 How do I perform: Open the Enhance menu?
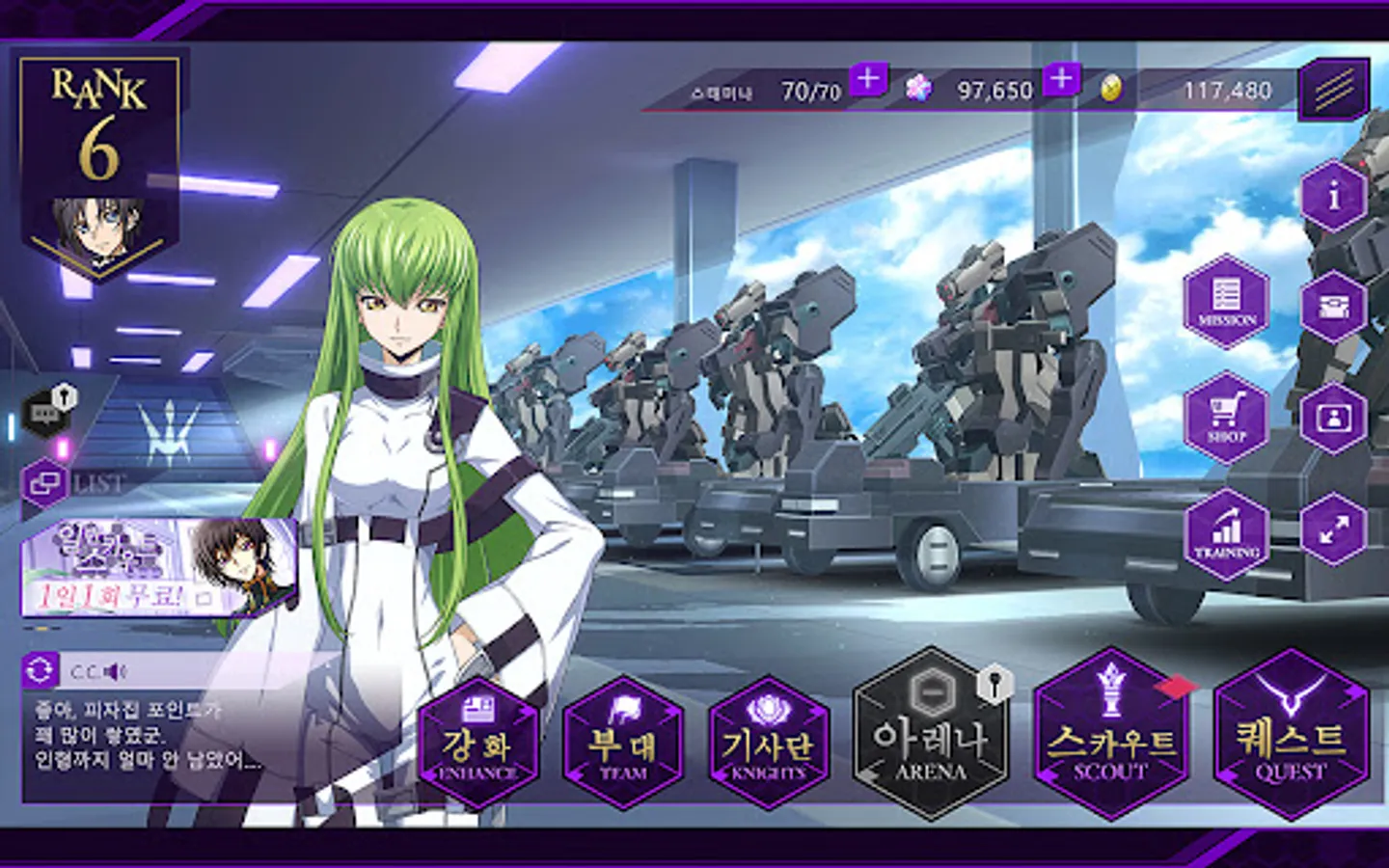click(x=478, y=743)
